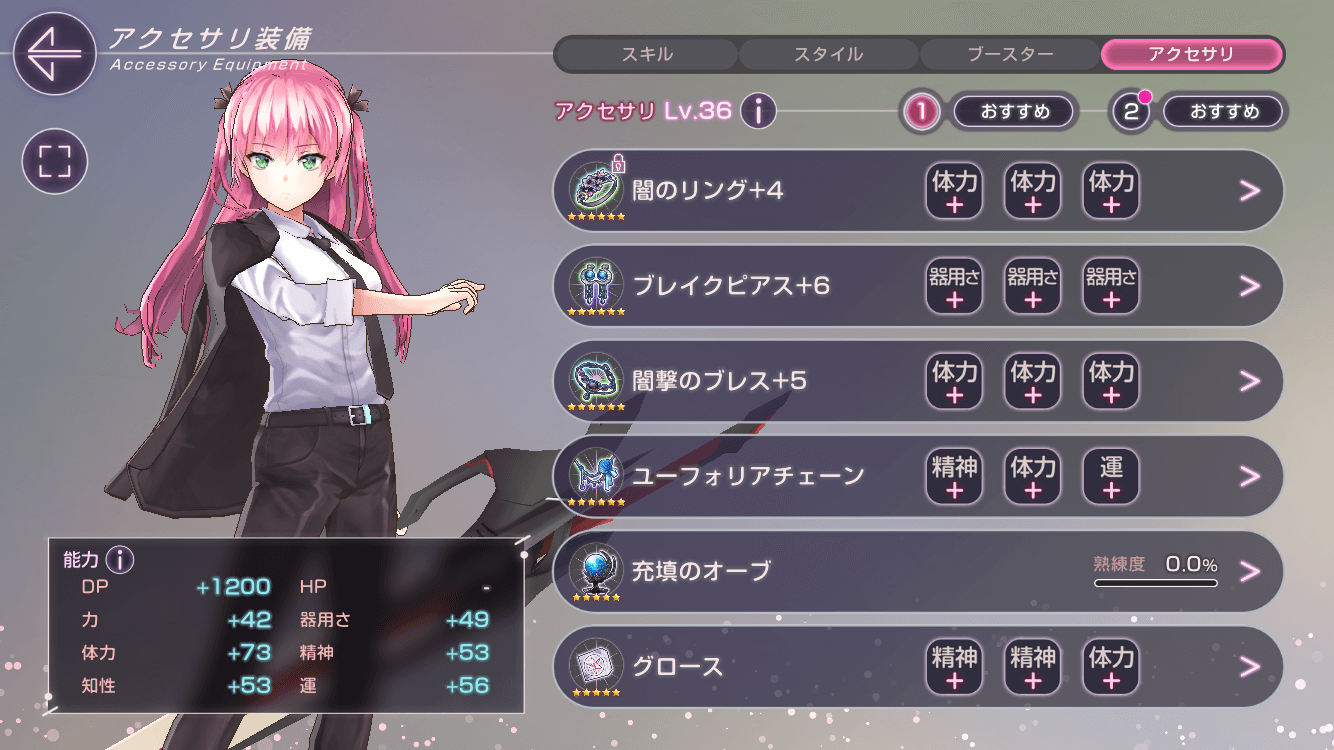Open the アクセサリ Lv.36 info icon
1334x750 pixels.
point(757,111)
